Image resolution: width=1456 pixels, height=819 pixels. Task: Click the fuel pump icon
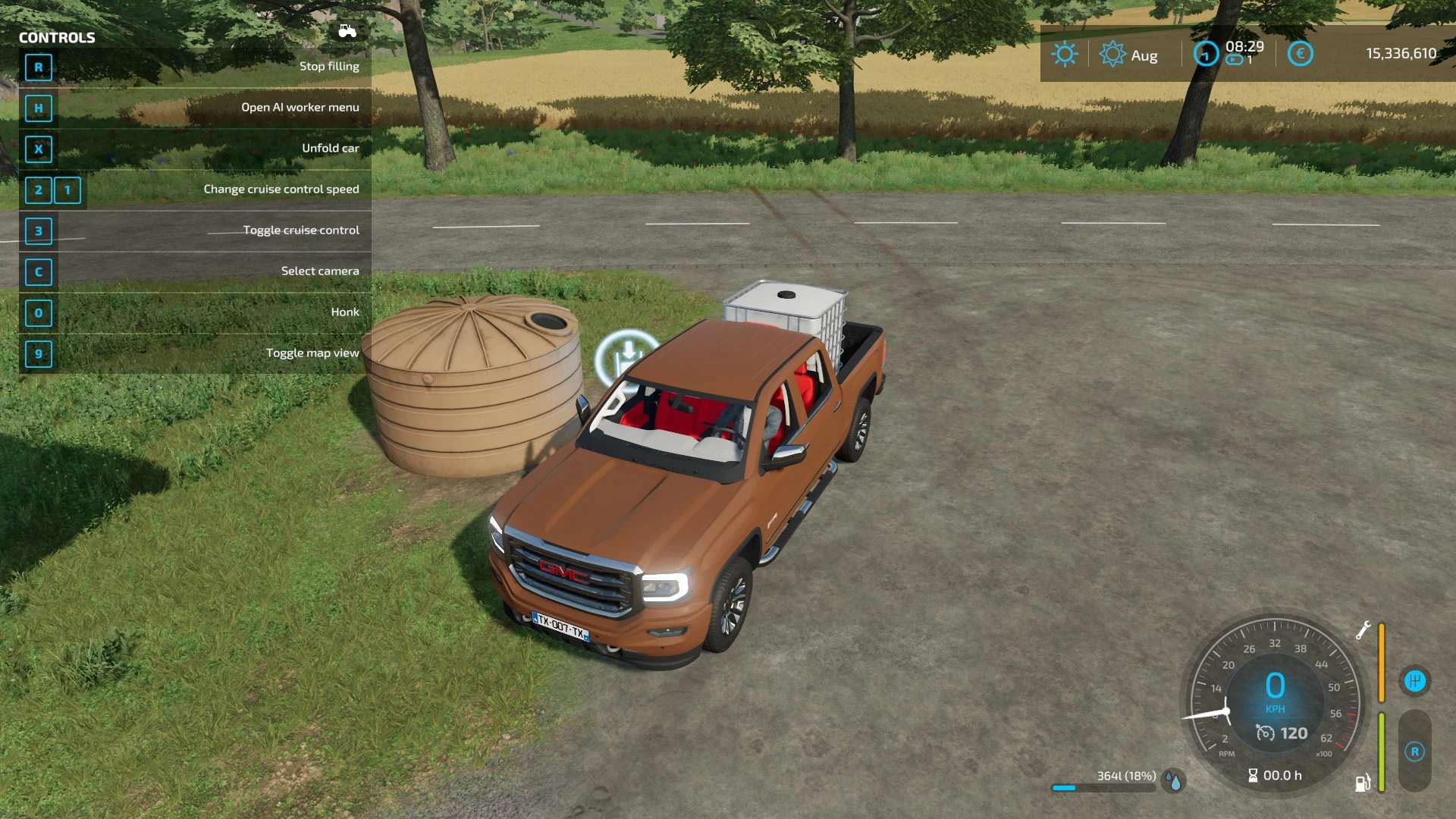(x=1363, y=783)
